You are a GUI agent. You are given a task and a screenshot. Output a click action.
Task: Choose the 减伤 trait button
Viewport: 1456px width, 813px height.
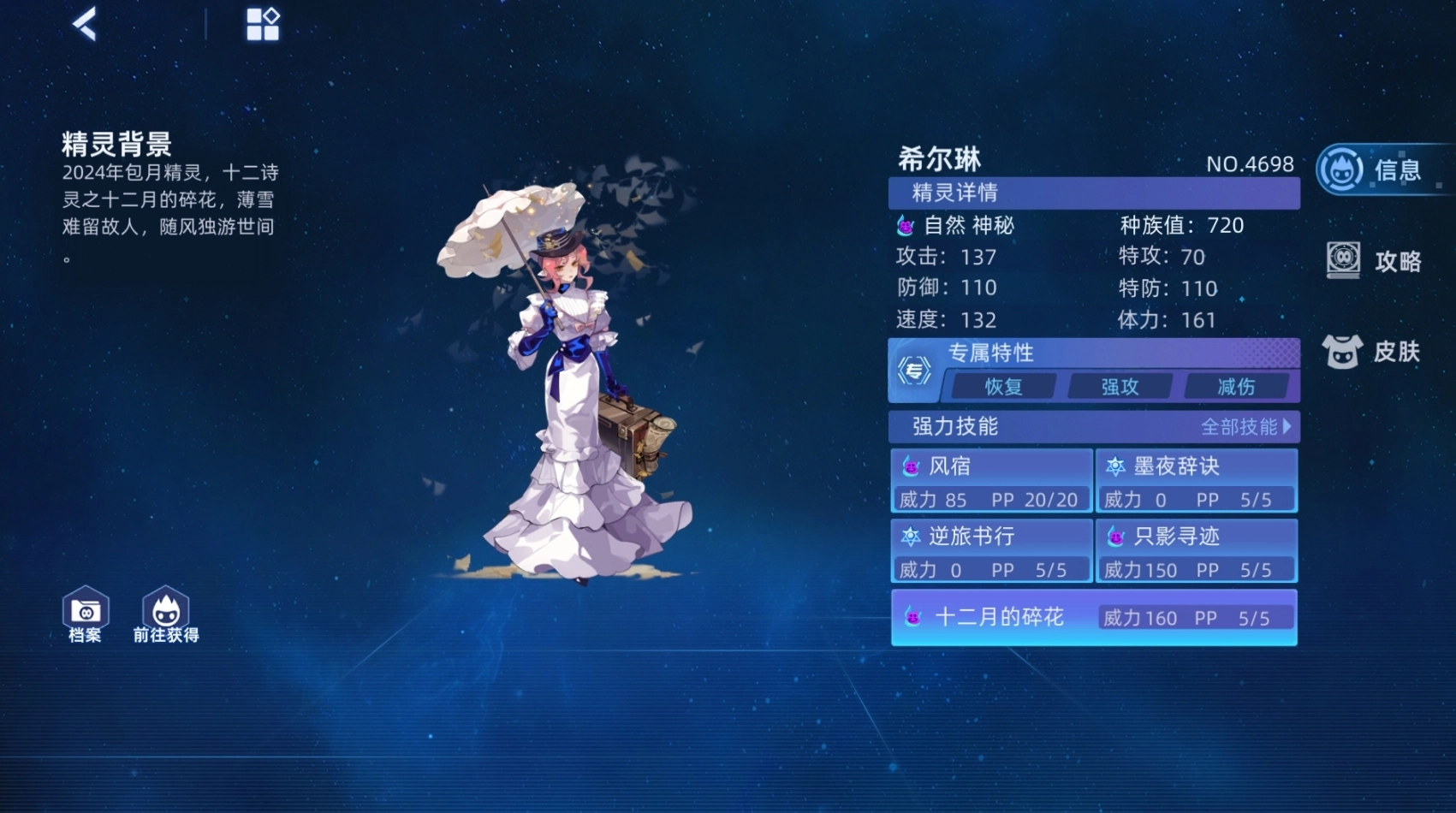click(x=1236, y=387)
